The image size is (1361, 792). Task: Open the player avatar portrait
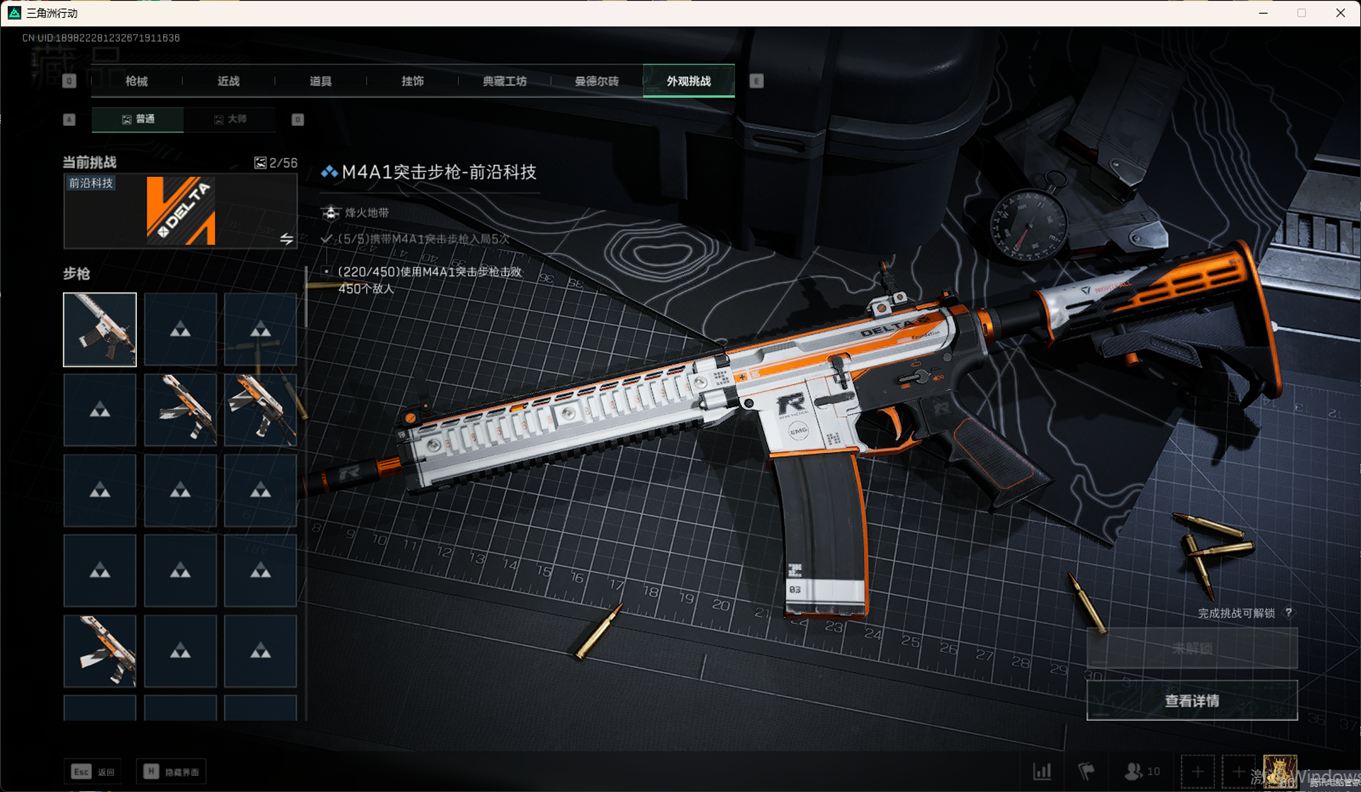[1280, 771]
